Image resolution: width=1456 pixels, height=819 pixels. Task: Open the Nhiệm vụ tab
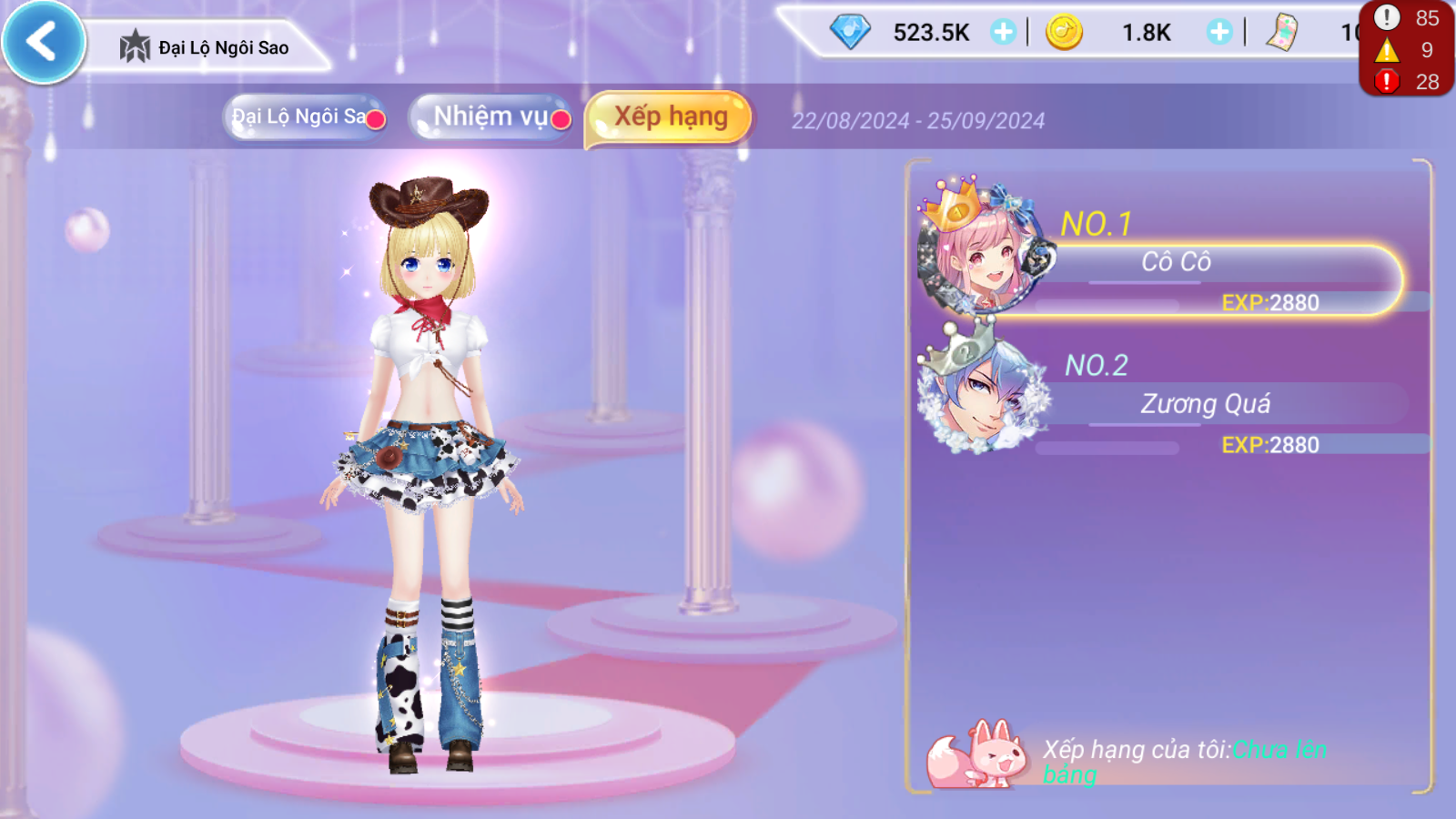[x=491, y=117]
